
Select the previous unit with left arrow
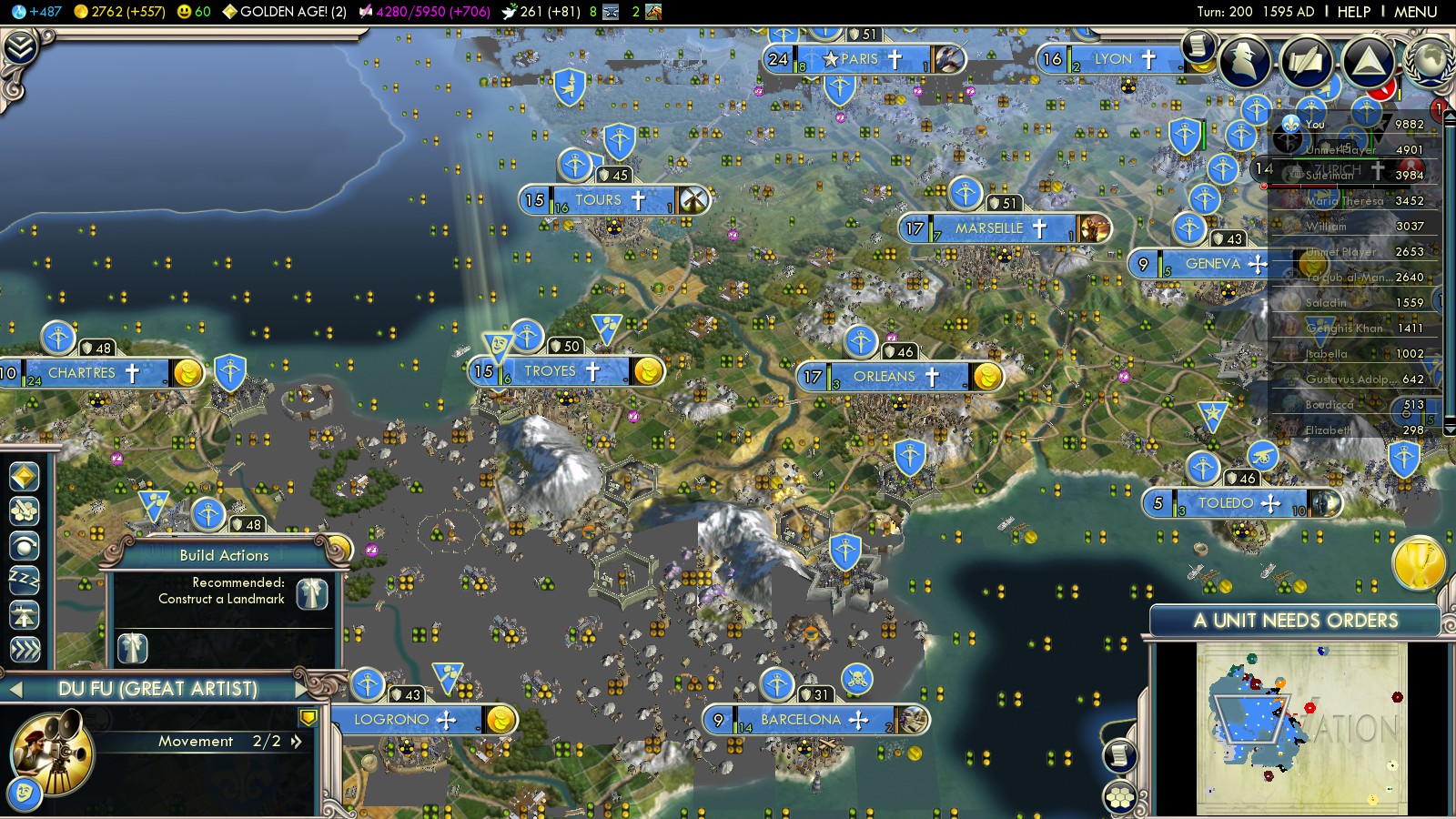coord(15,690)
